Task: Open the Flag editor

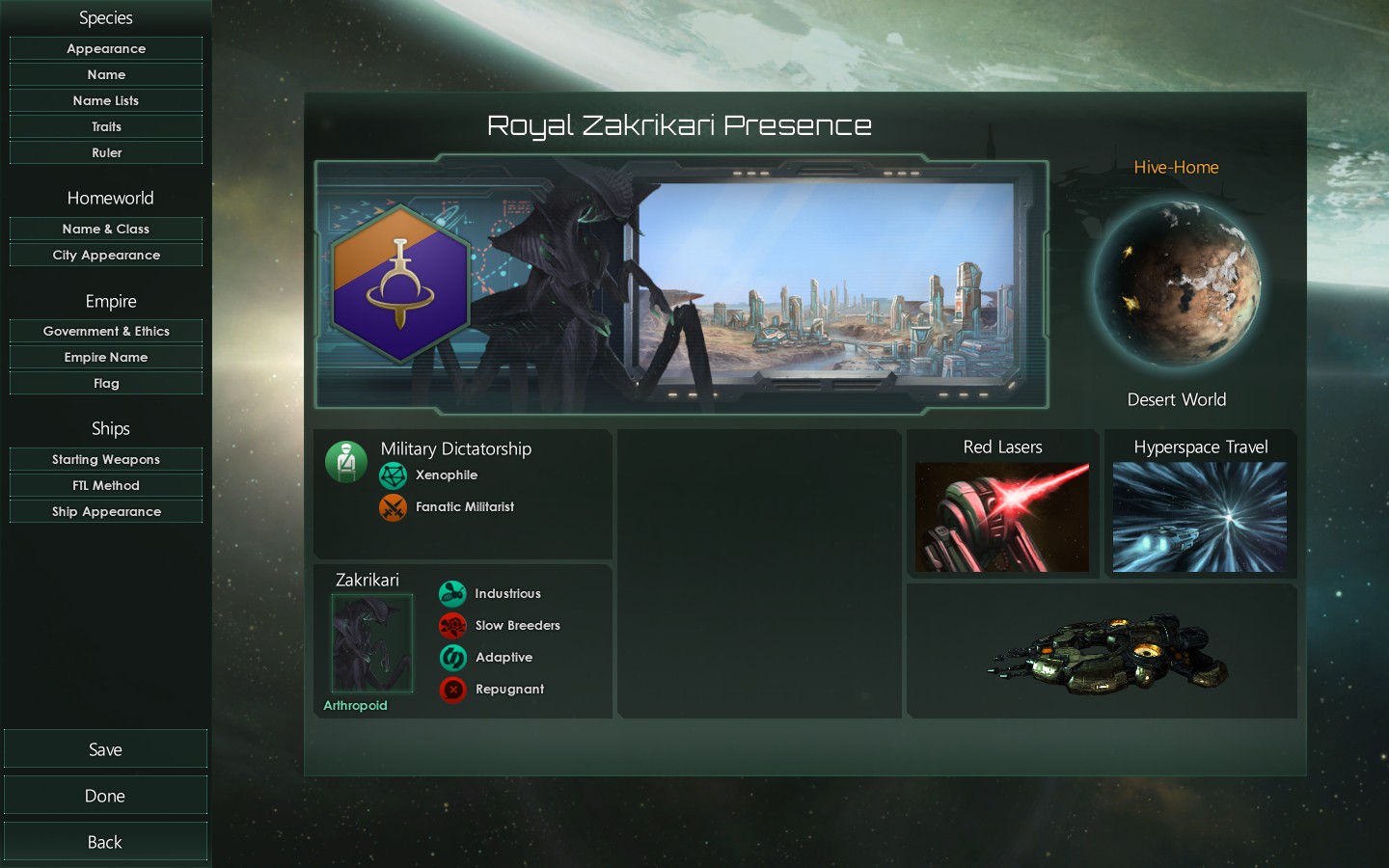Action: [106, 383]
